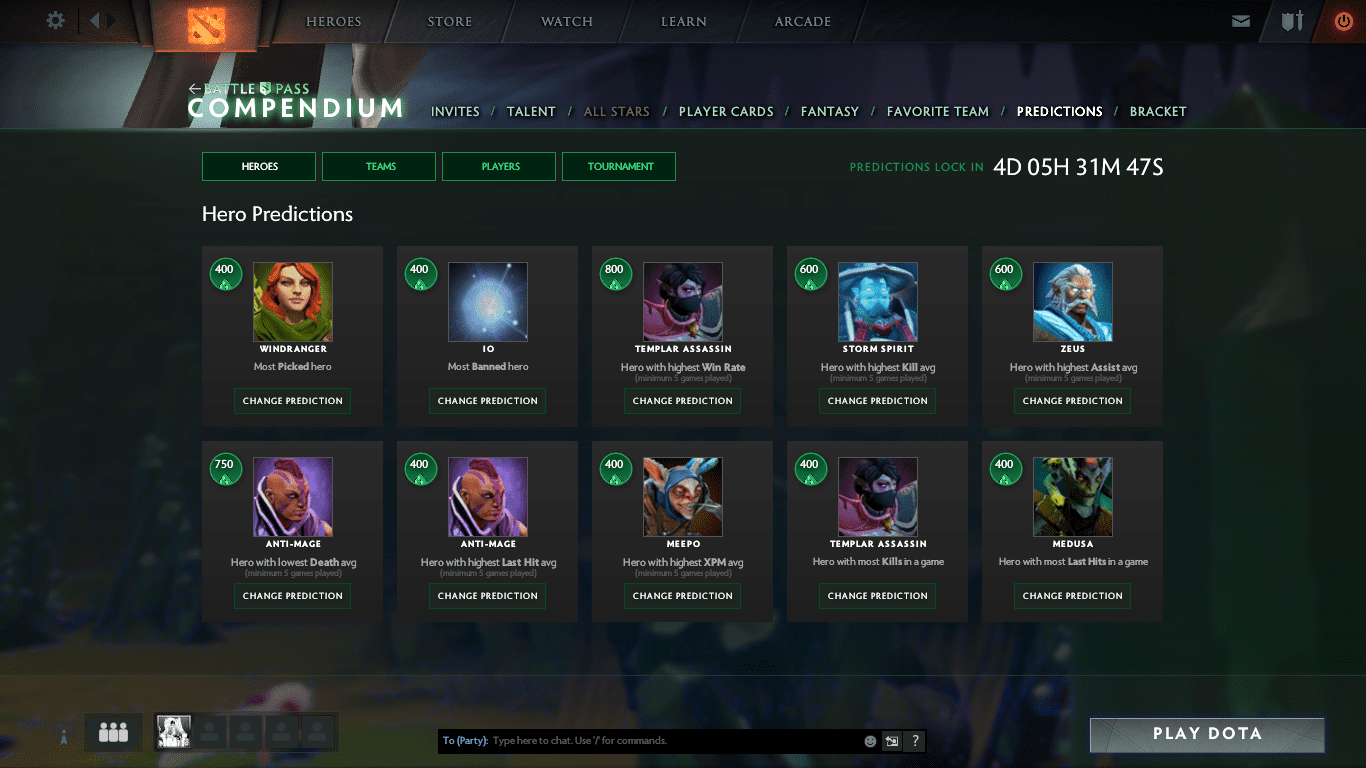Choose the Tournament predictions category
The width and height of the screenshot is (1366, 768).
tap(619, 166)
